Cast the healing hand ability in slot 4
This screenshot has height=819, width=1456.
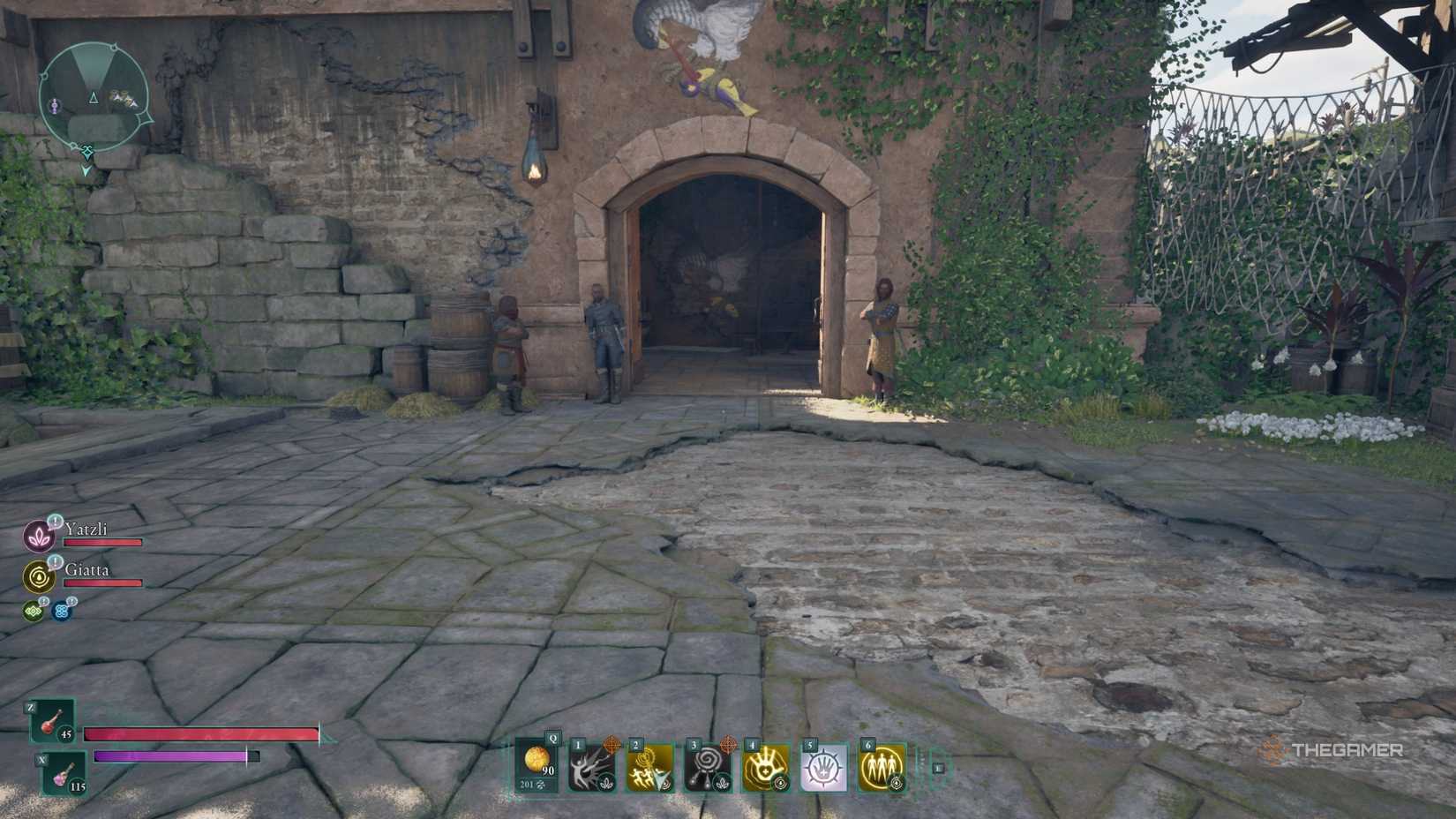click(x=766, y=766)
